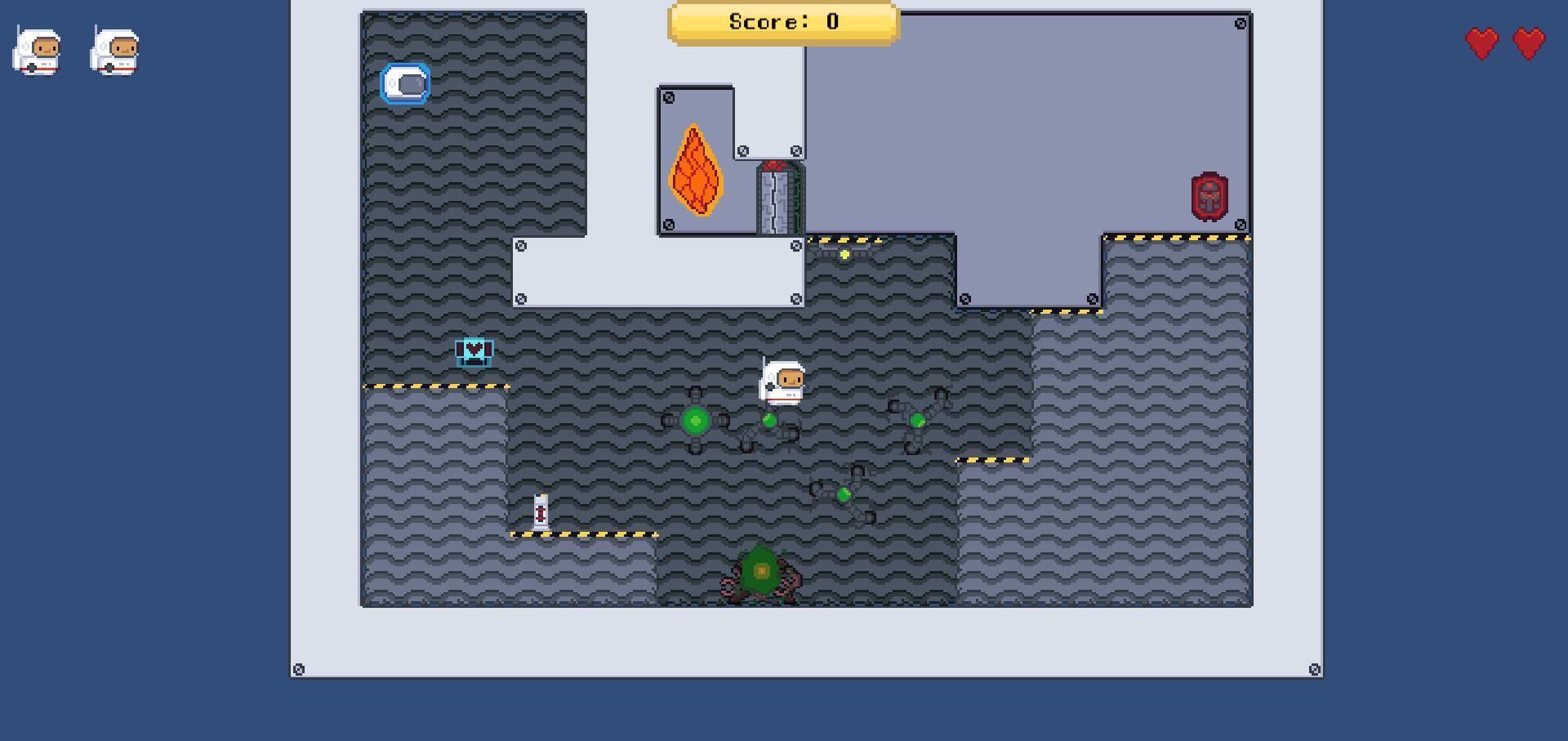
Task: Click the bolt in the bottom-left frame corner
Action: pos(298,668)
